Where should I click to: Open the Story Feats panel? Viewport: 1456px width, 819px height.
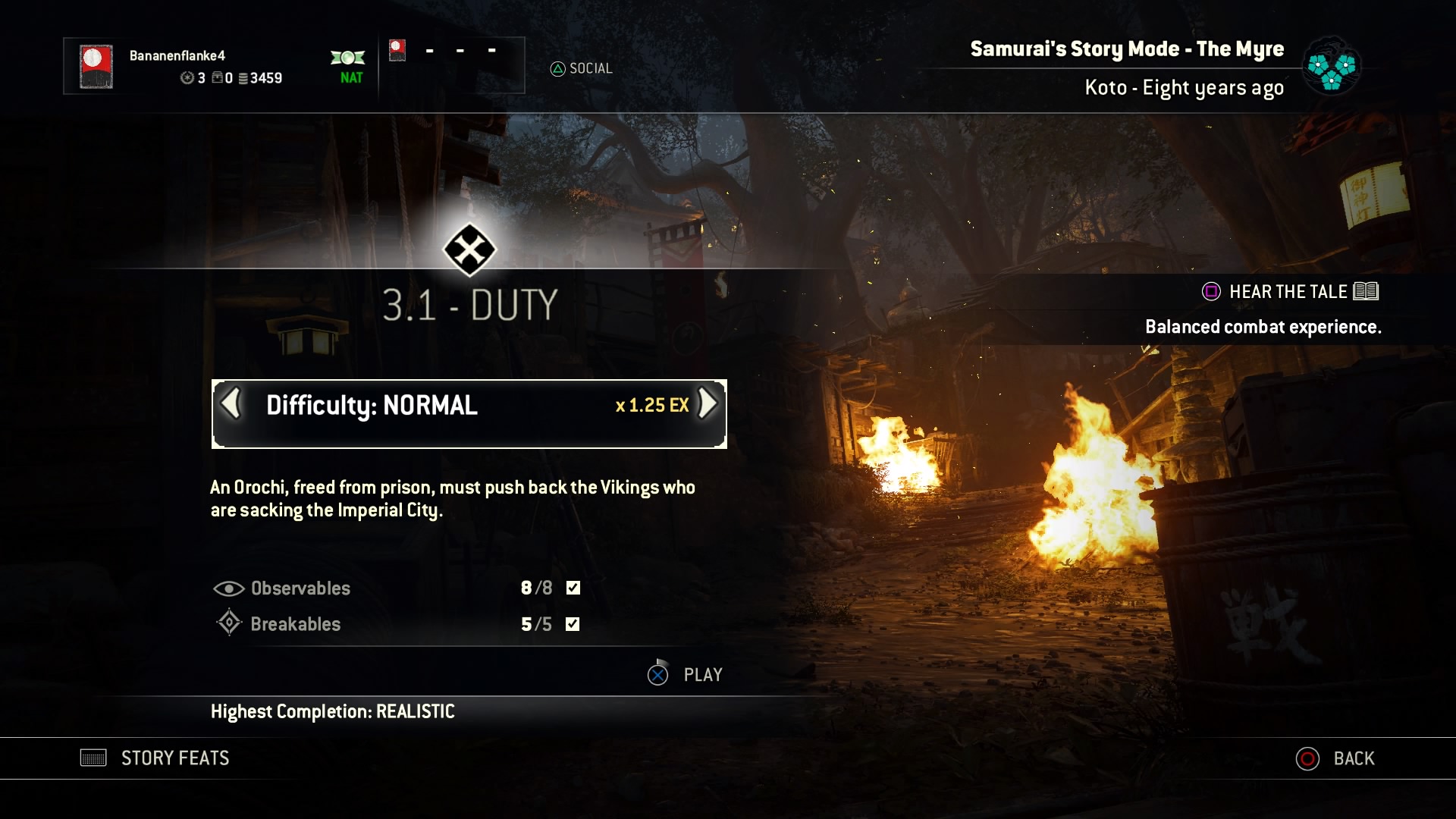pos(155,758)
